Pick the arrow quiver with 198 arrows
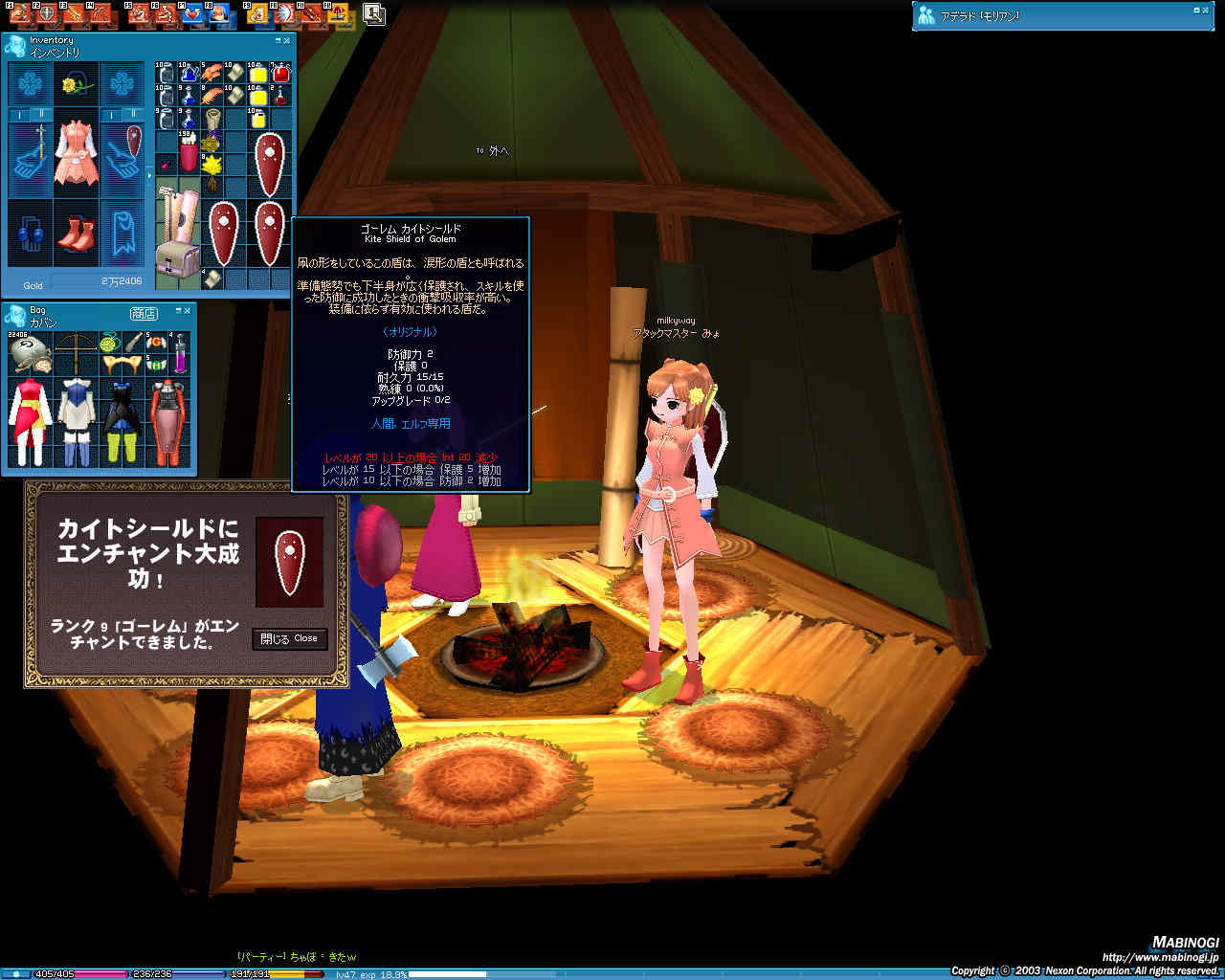 [x=187, y=155]
